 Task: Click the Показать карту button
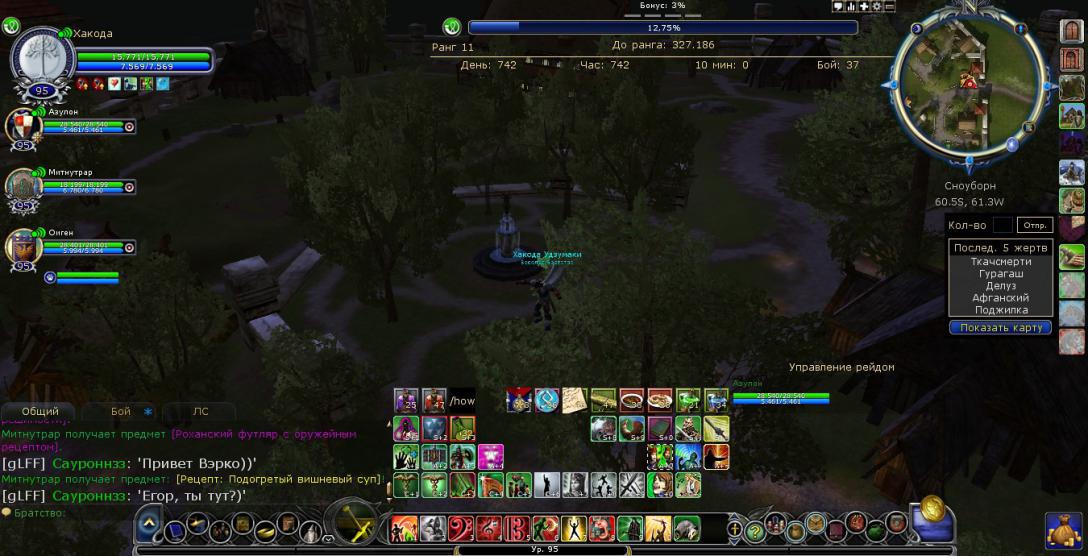(x=1000, y=328)
